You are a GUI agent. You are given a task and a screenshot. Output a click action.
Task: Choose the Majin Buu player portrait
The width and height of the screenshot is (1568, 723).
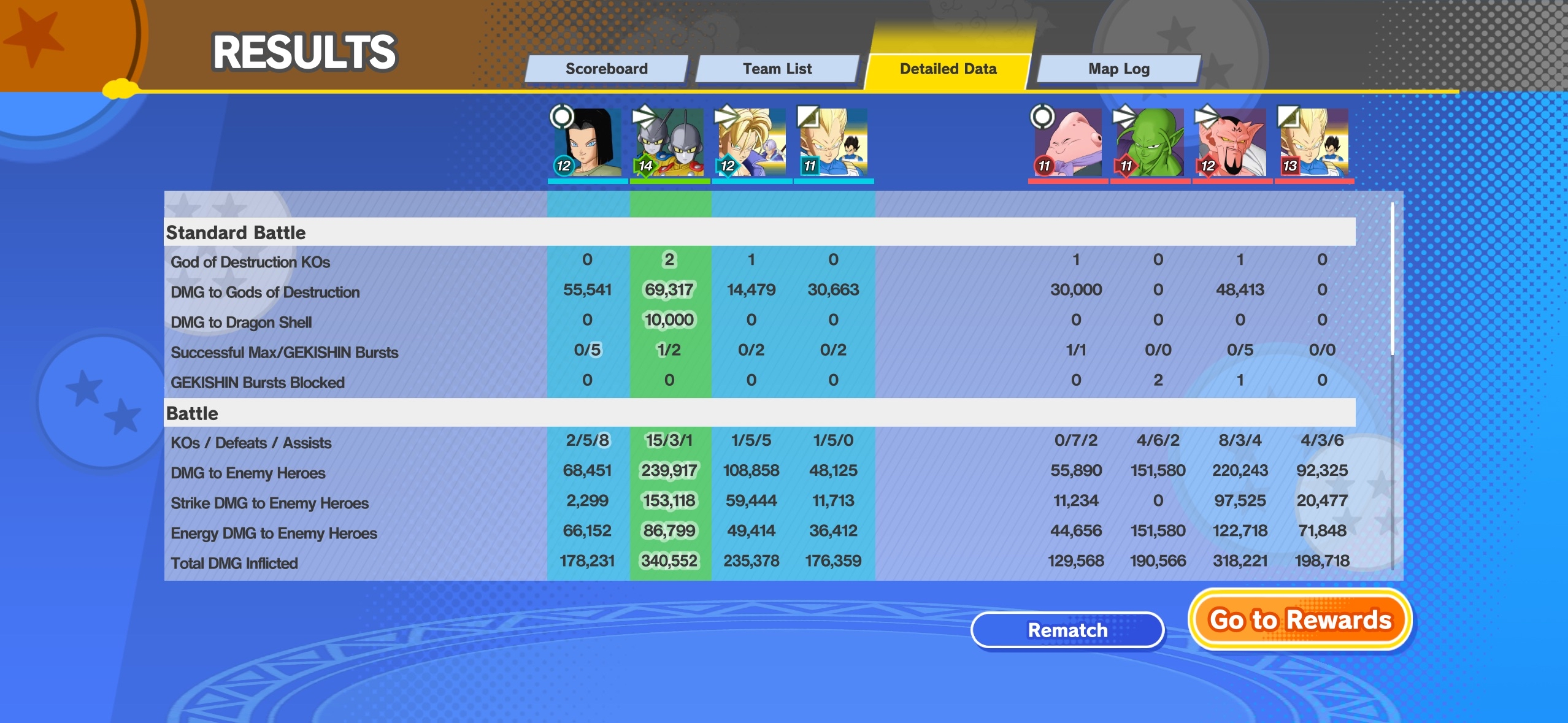[1068, 143]
